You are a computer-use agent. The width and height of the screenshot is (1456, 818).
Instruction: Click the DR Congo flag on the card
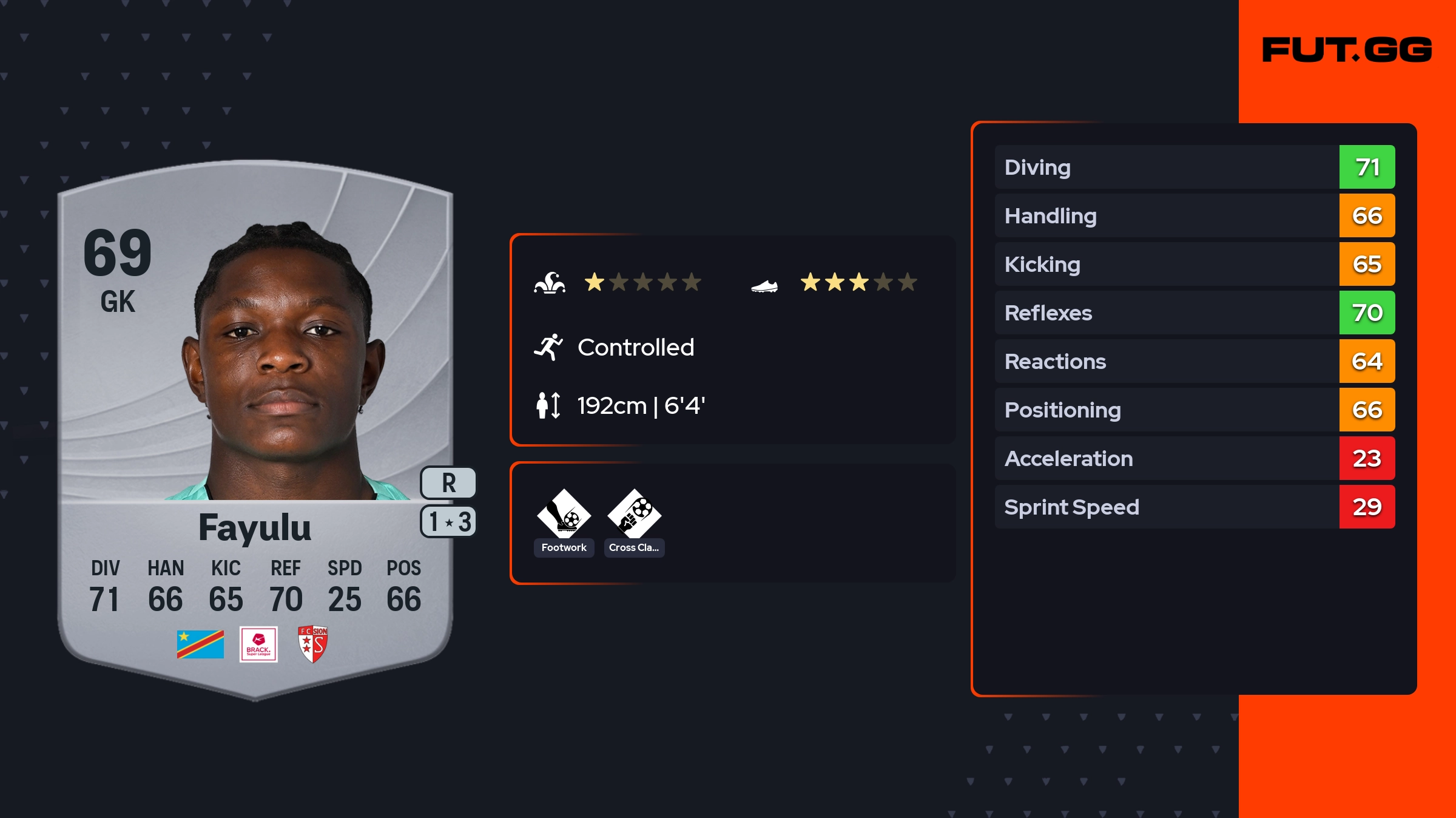(x=200, y=644)
